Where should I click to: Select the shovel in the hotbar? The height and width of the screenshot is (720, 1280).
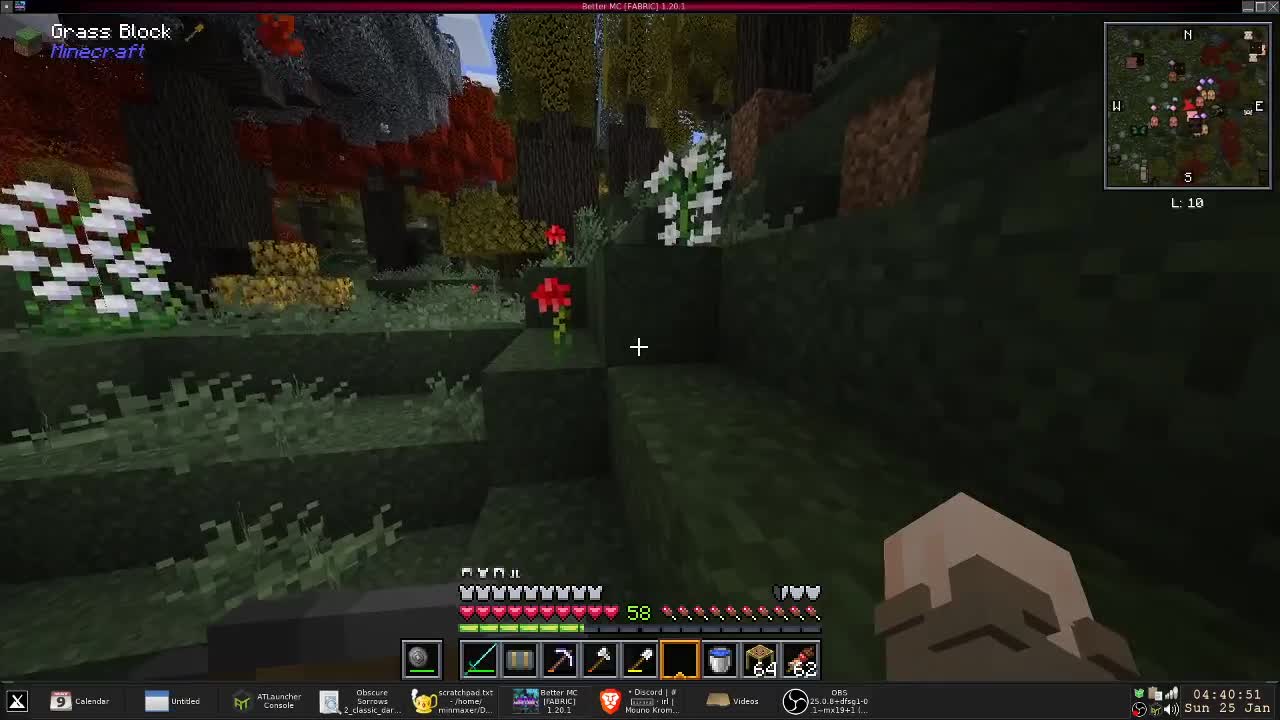pyautogui.click(x=641, y=658)
